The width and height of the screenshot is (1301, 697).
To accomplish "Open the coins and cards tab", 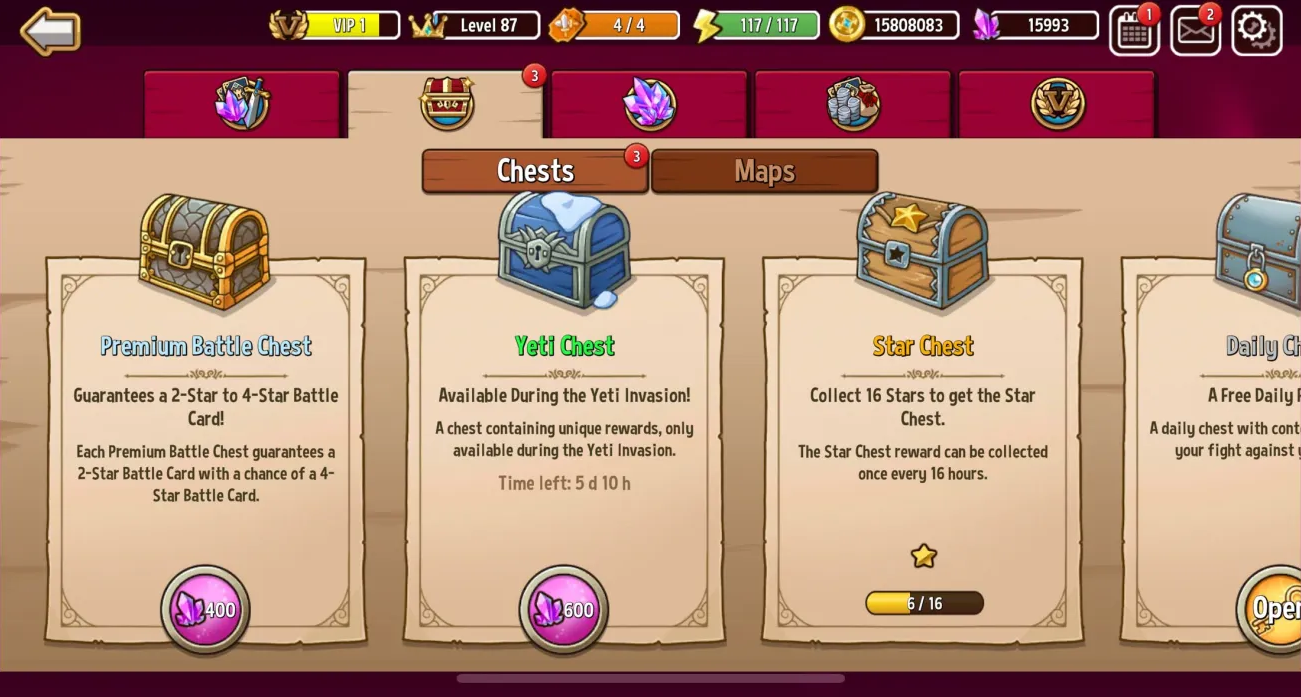I will point(853,104).
